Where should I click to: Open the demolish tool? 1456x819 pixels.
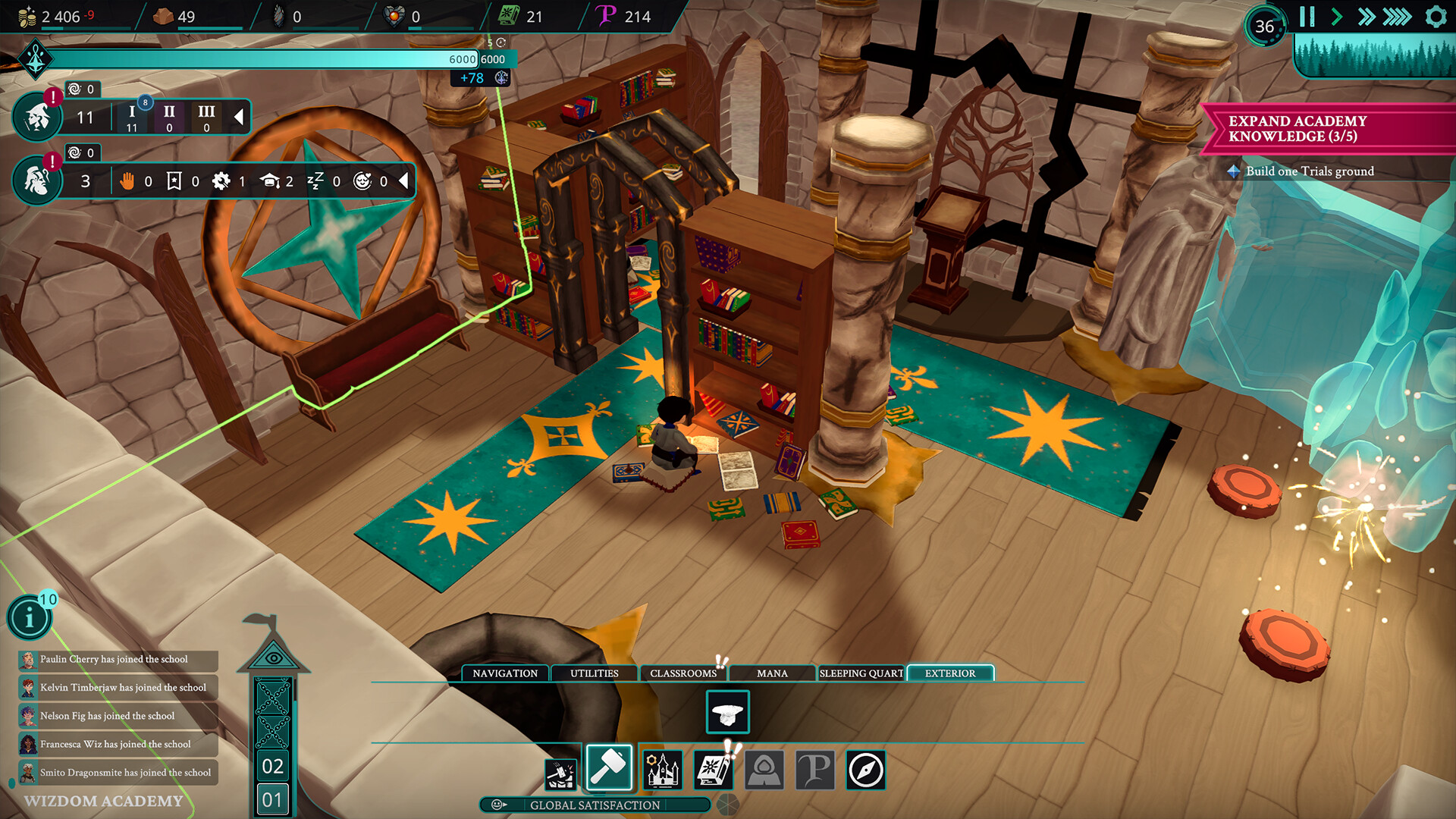(560, 770)
